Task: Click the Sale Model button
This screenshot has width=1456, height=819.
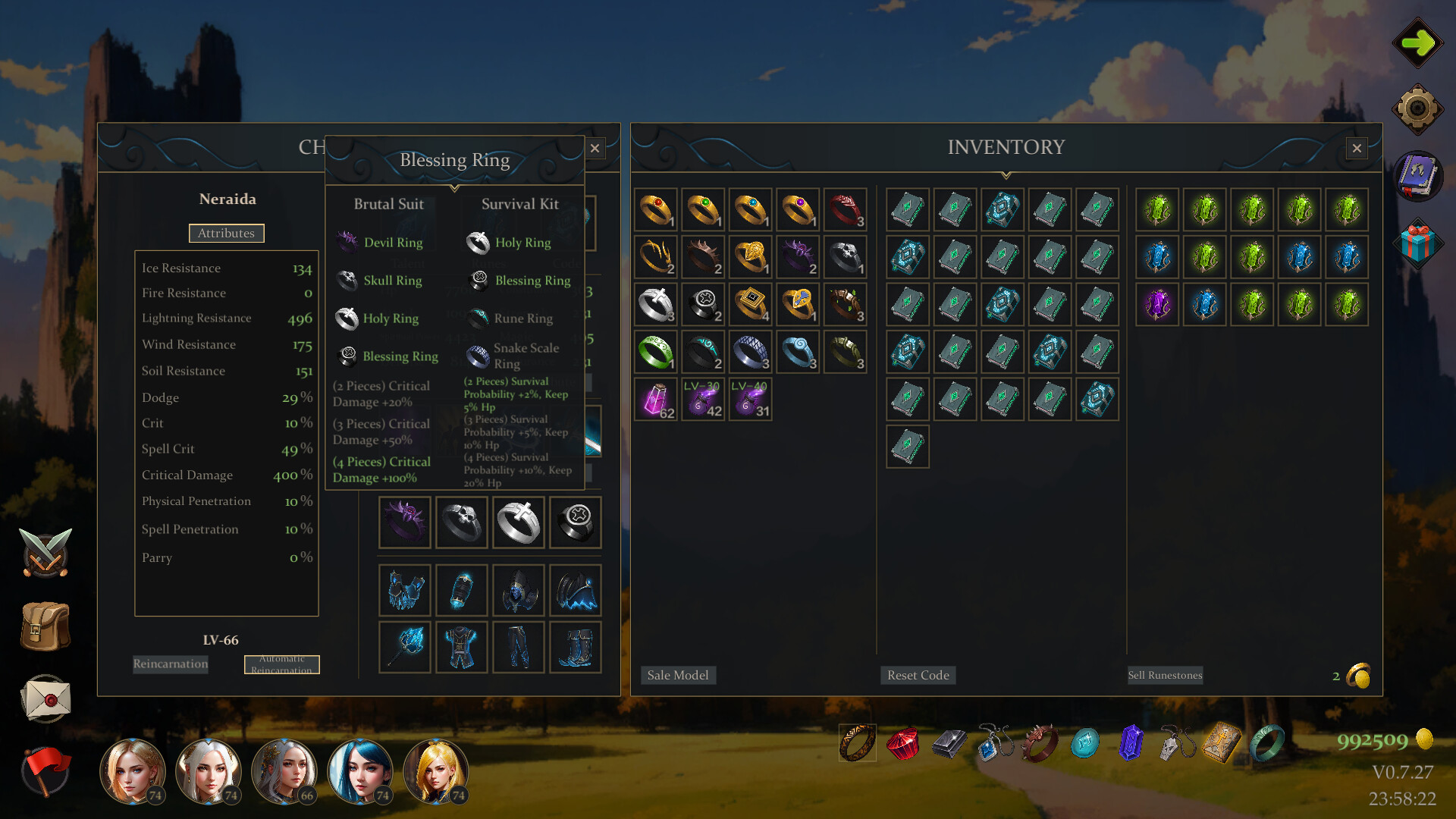Action: tap(678, 675)
